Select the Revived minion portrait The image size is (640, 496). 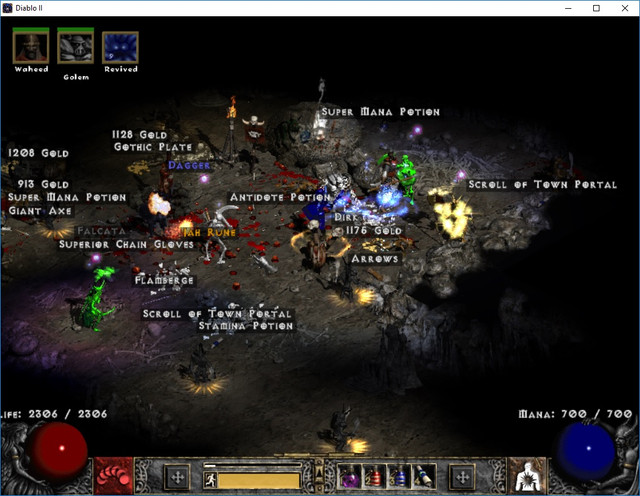click(x=120, y=46)
